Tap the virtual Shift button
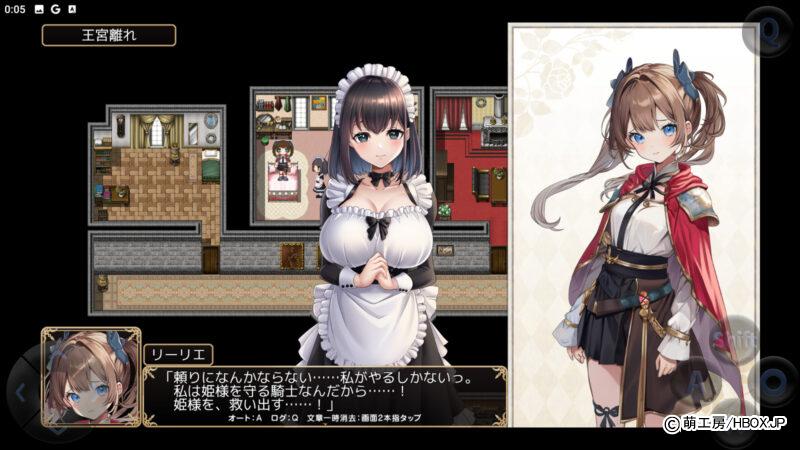 click(x=733, y=339)
